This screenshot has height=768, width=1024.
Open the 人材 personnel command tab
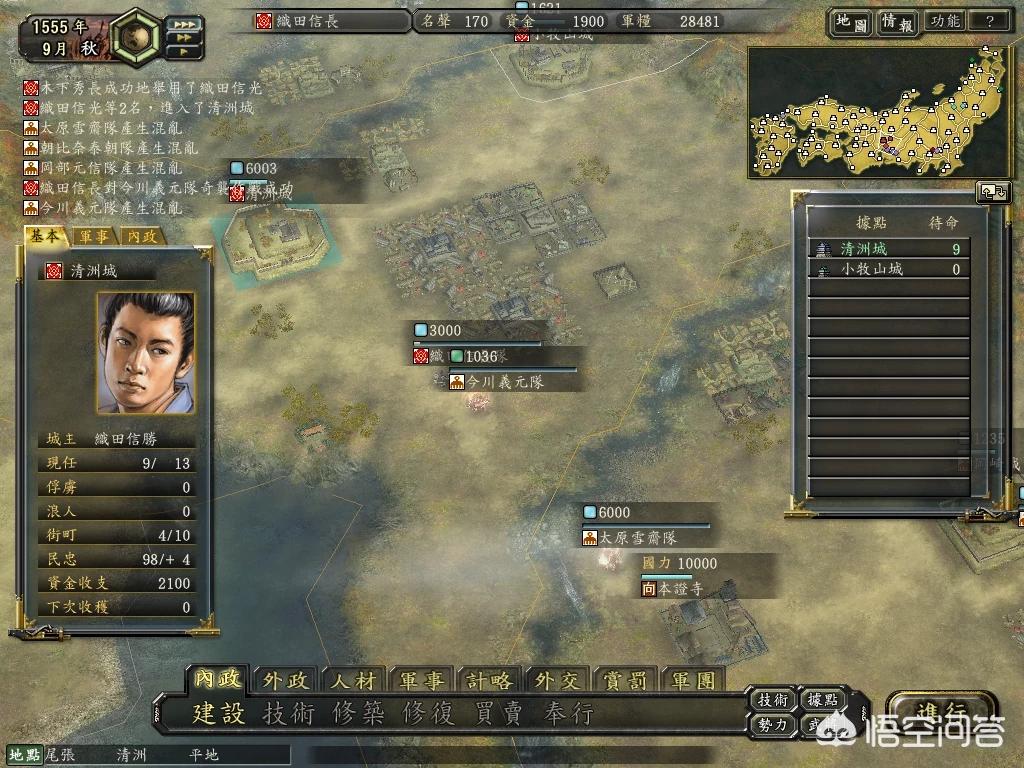point(353,681)
